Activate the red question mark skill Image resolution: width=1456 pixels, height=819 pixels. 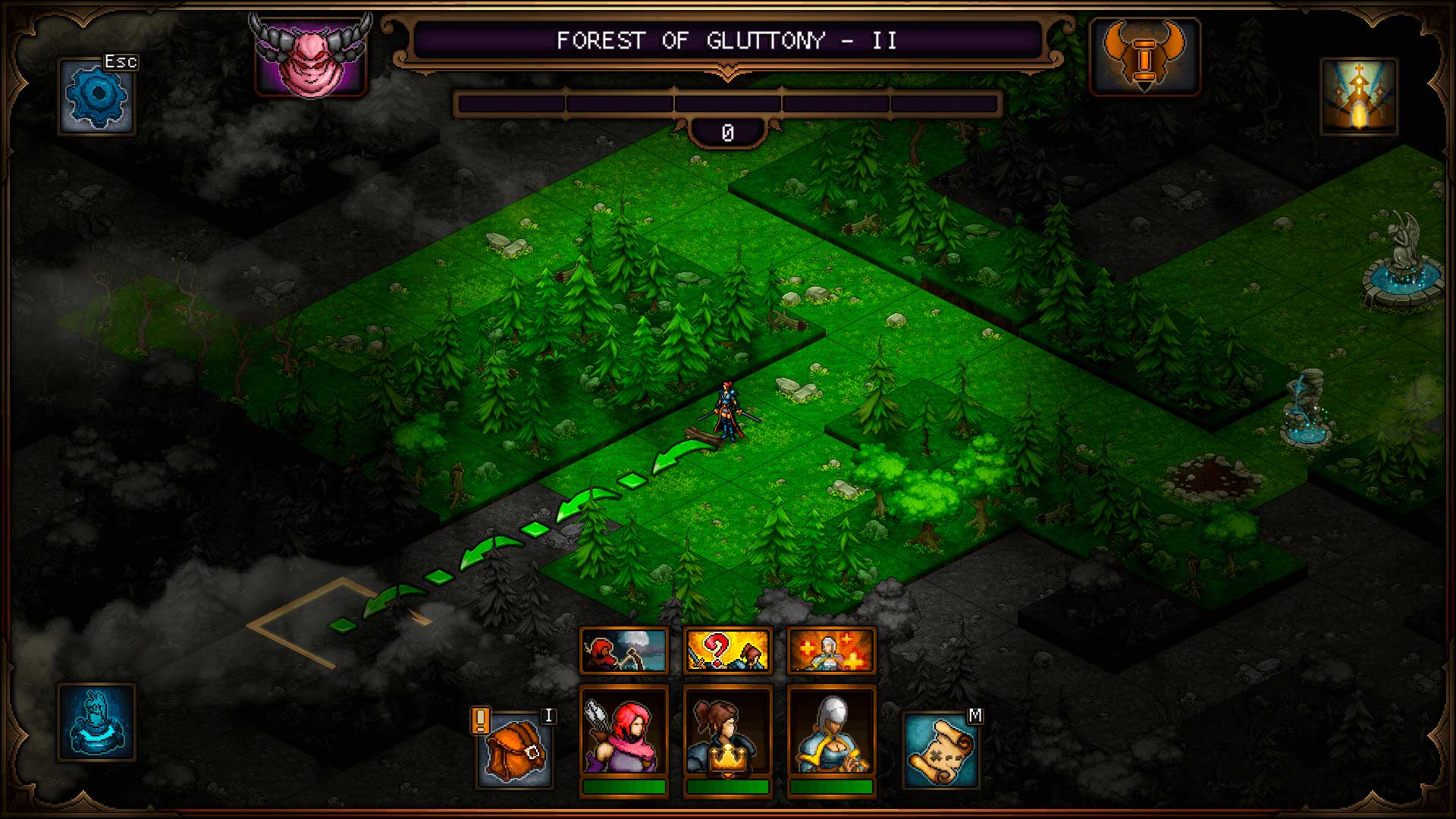[x=727, y=651]
